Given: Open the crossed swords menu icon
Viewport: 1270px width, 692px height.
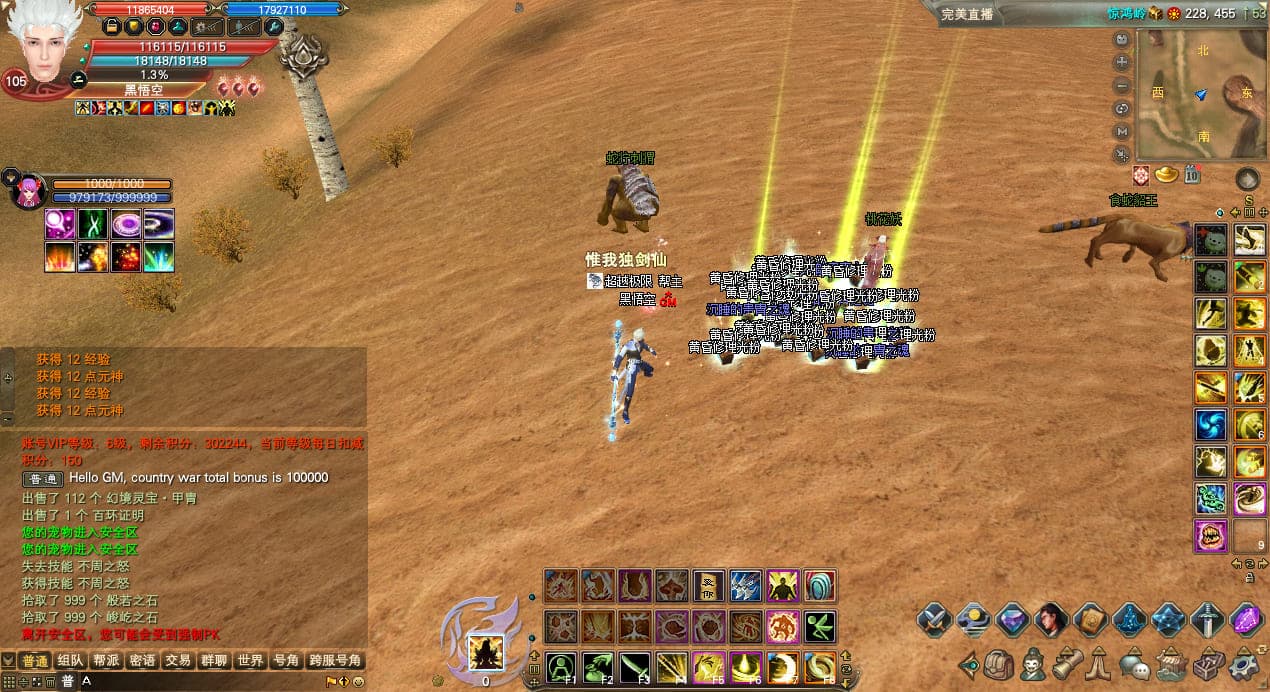Looking at the screenshot, I should pos(934,621).
